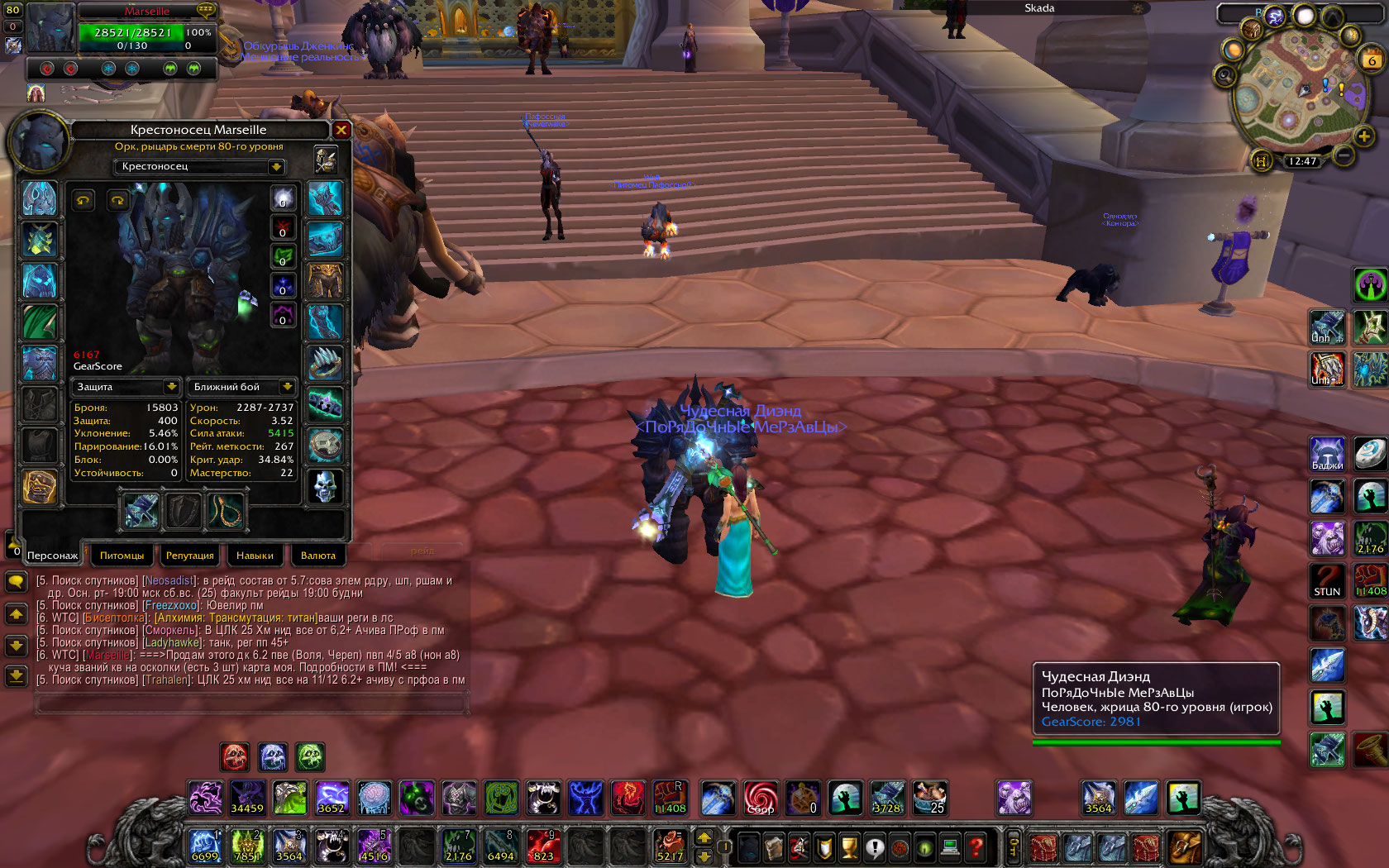The height and width of the screenshot is (868, 1389).
Task: Open the main backpack
Action: [1185, 847]
